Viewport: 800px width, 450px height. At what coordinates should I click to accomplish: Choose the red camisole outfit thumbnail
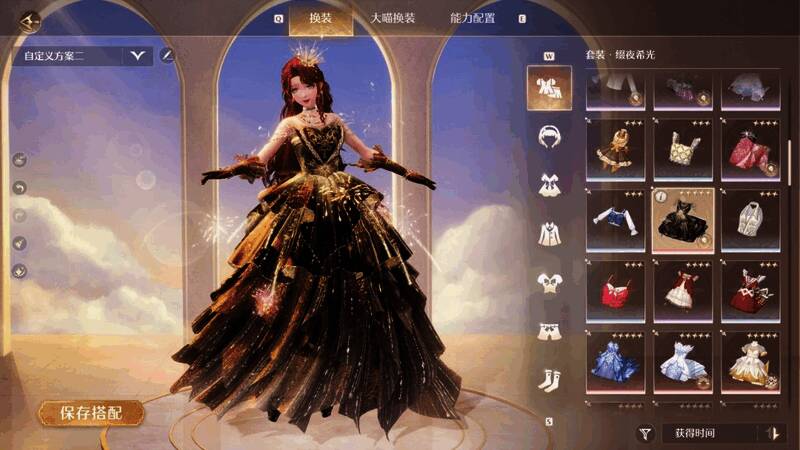[x=614, y=291]
